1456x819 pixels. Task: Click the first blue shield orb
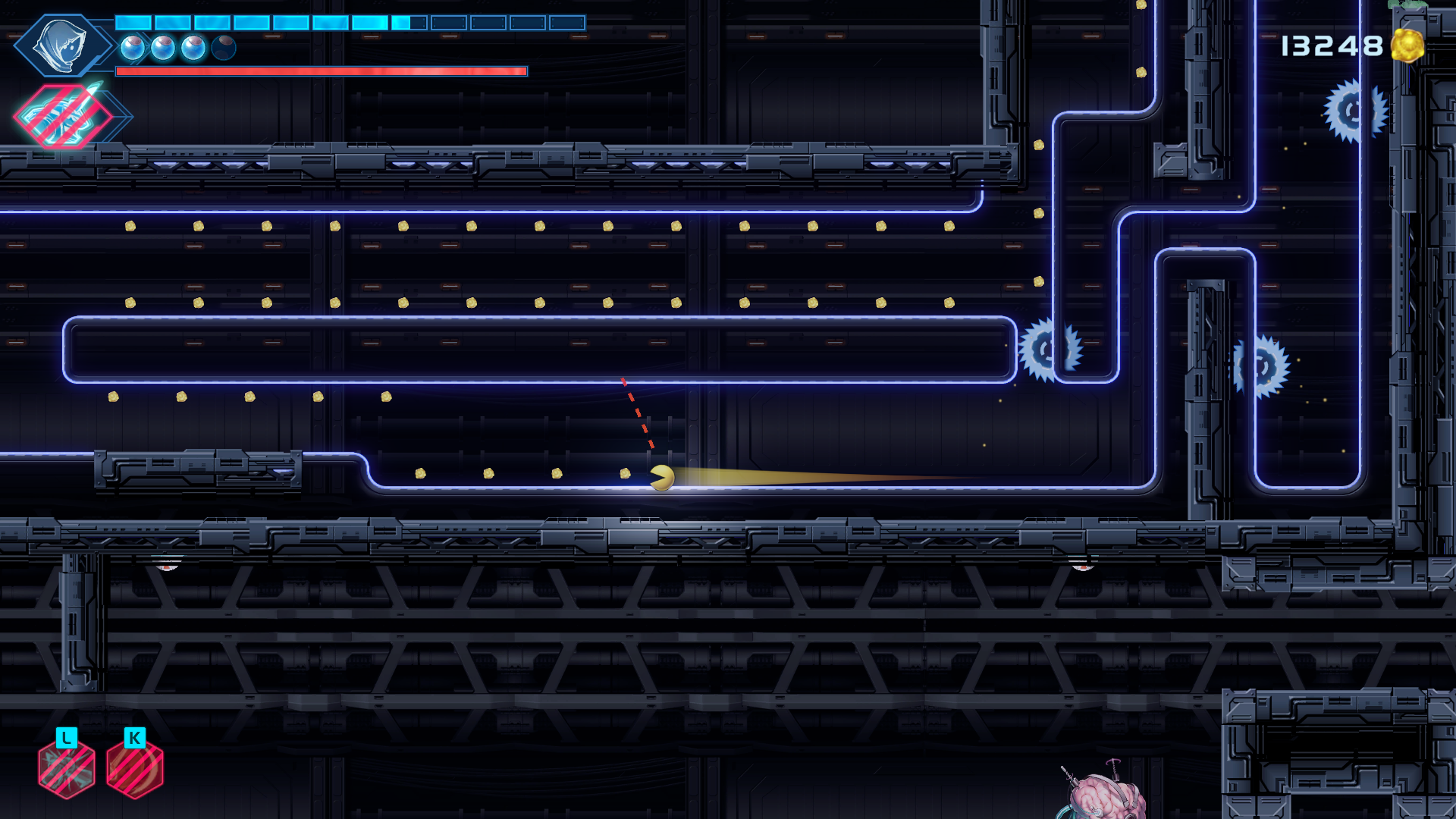(132, 48)
